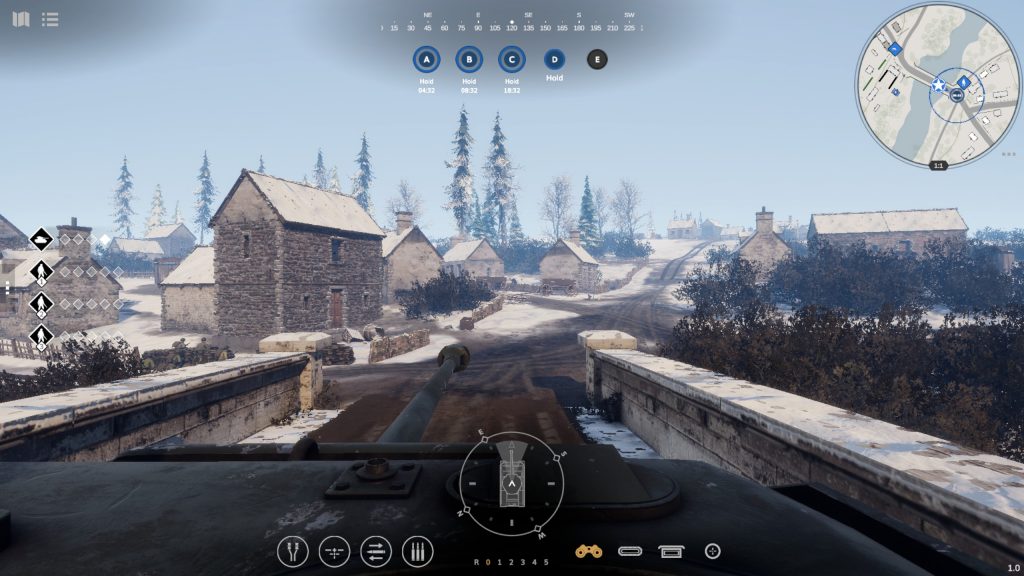Select infantry squad number 3
1024x576 pixels.
pyautogui.click(x=41, y=335)
